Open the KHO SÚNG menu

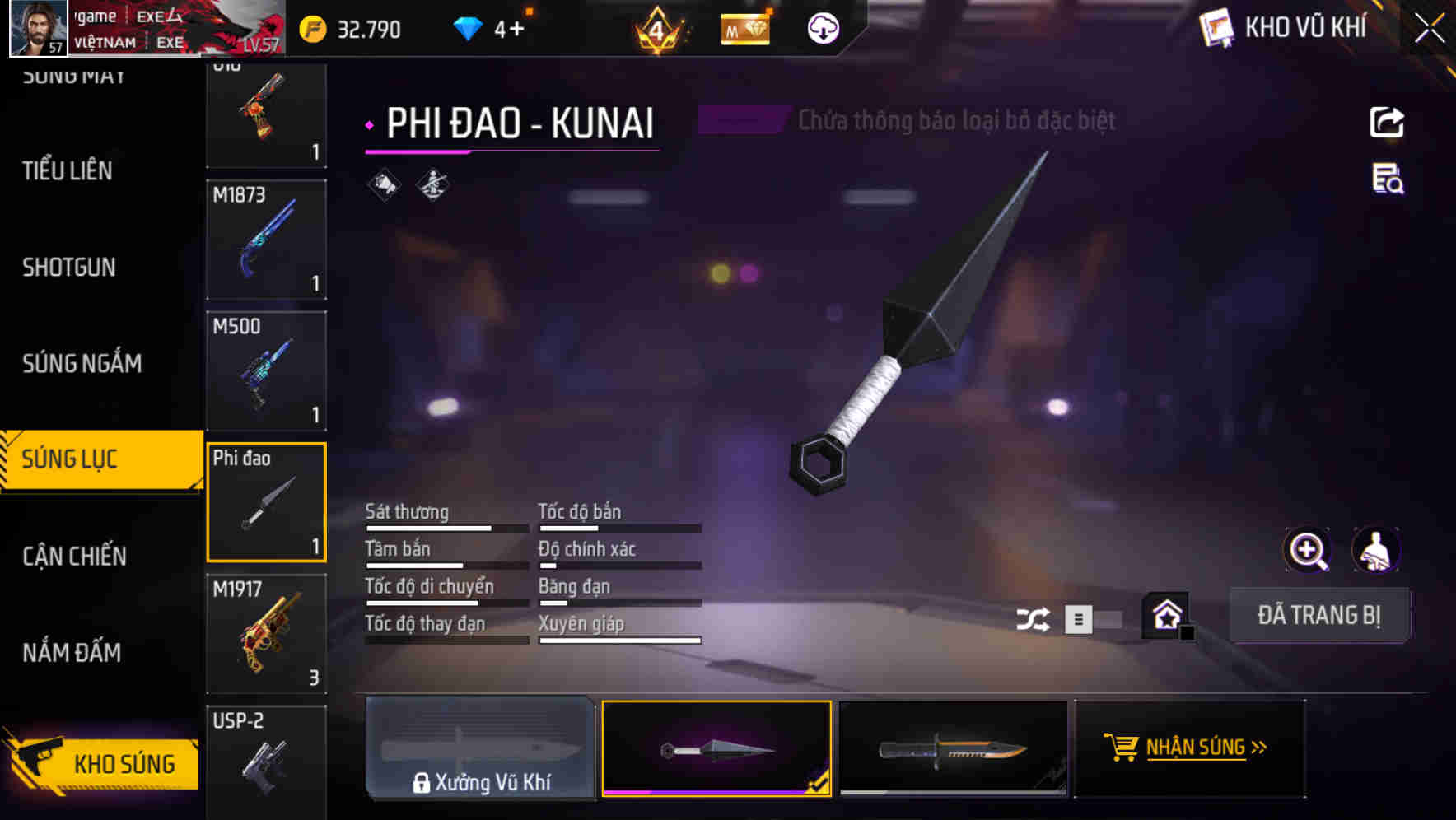[x=124, y=763]
